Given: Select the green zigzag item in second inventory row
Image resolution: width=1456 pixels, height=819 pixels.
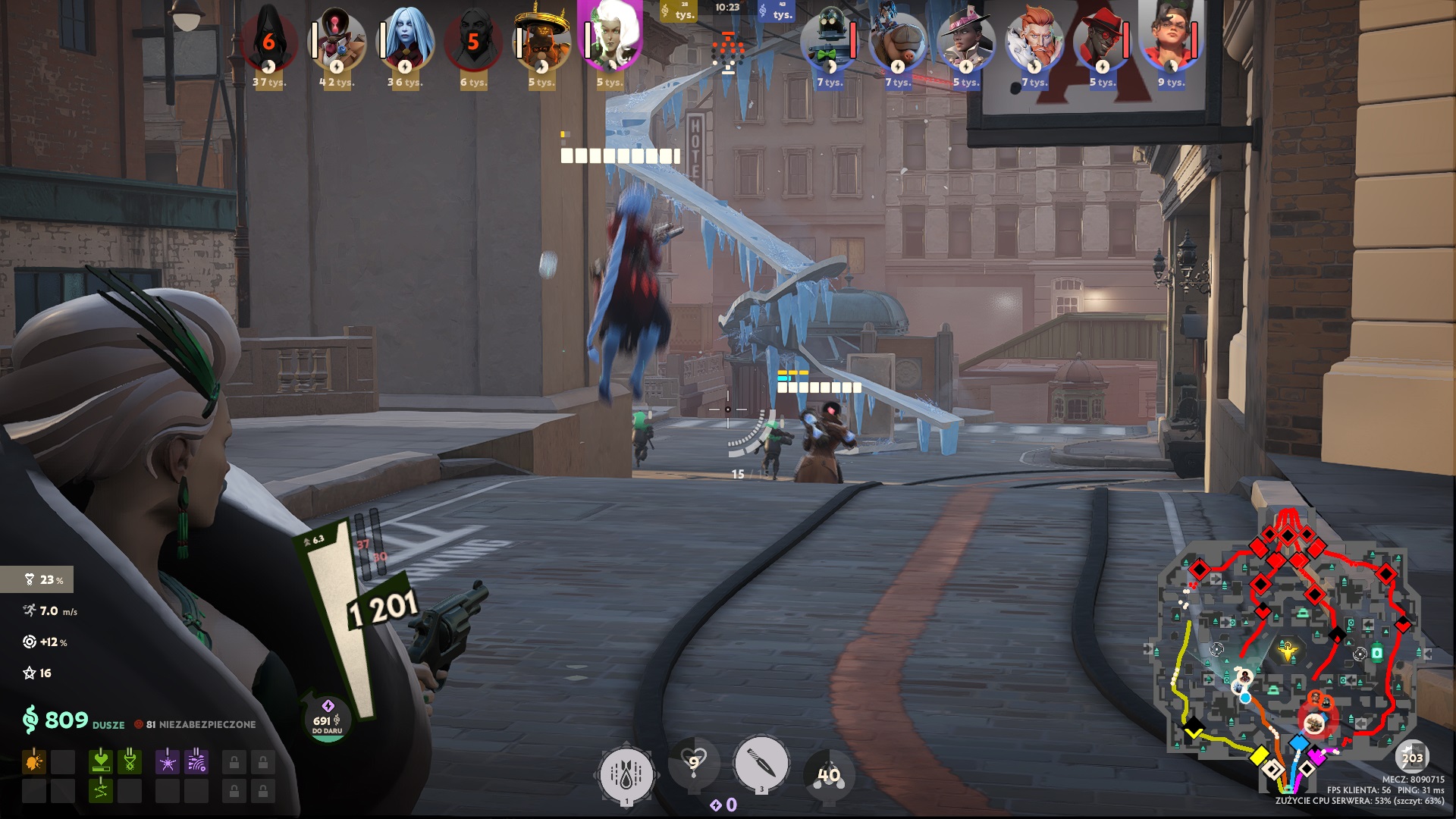Looking at the screenshot, I should coord(101,791).
